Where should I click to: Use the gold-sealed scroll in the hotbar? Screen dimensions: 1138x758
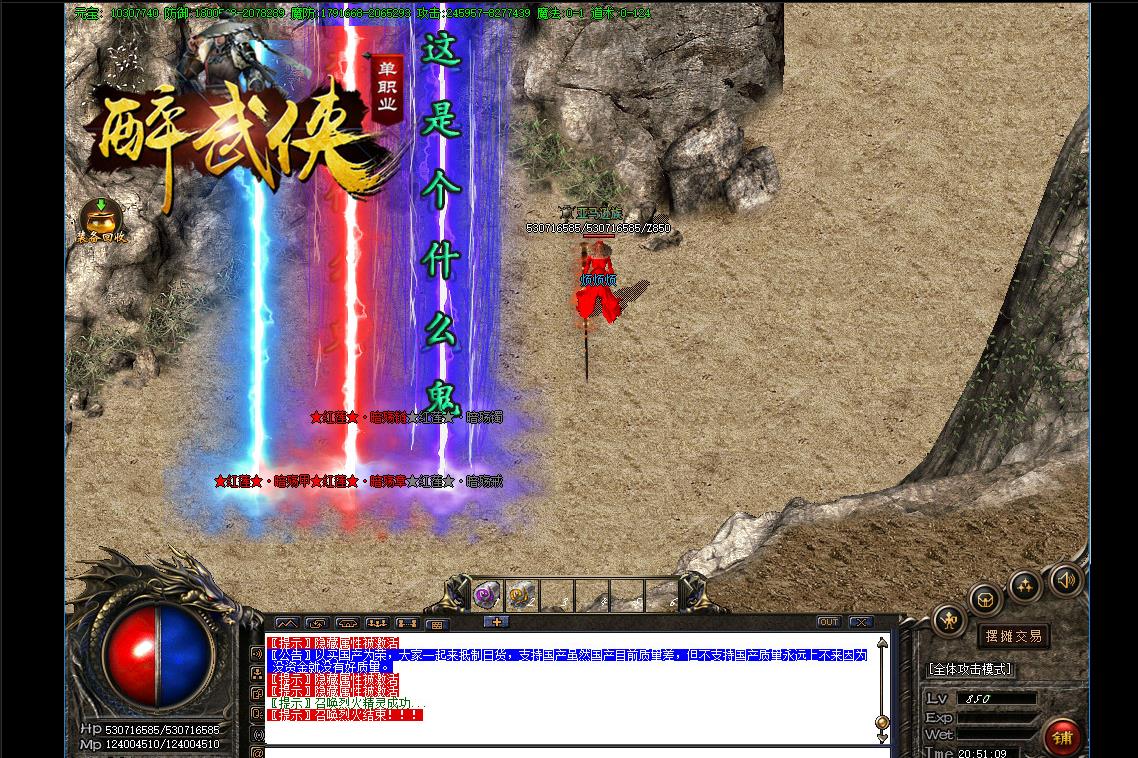coord(521,596)
